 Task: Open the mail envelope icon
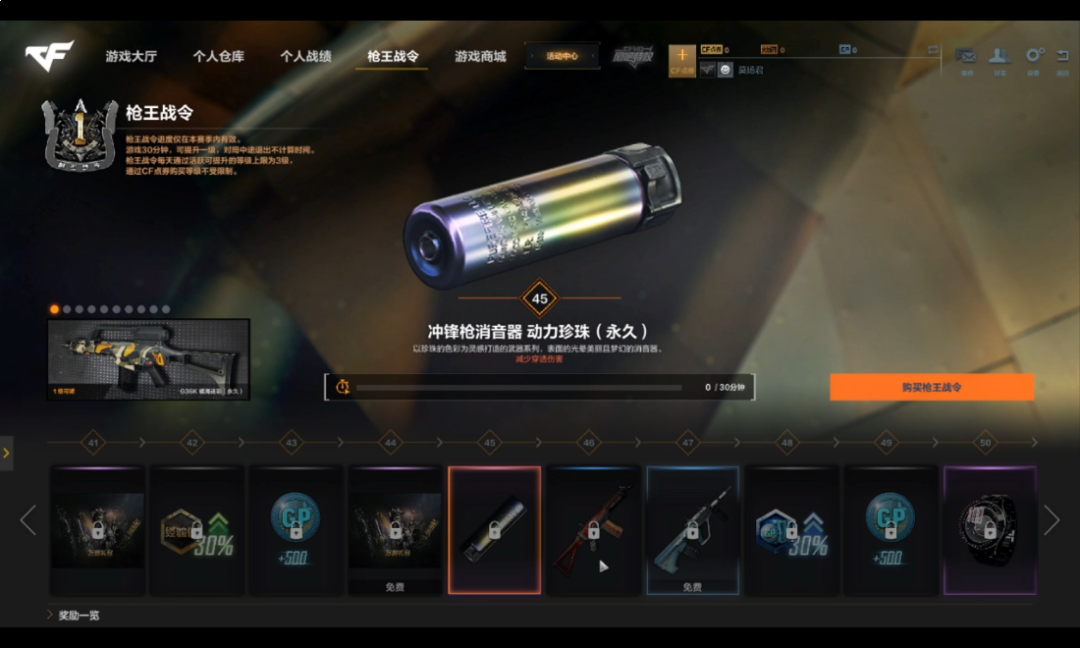click(966, 57)
